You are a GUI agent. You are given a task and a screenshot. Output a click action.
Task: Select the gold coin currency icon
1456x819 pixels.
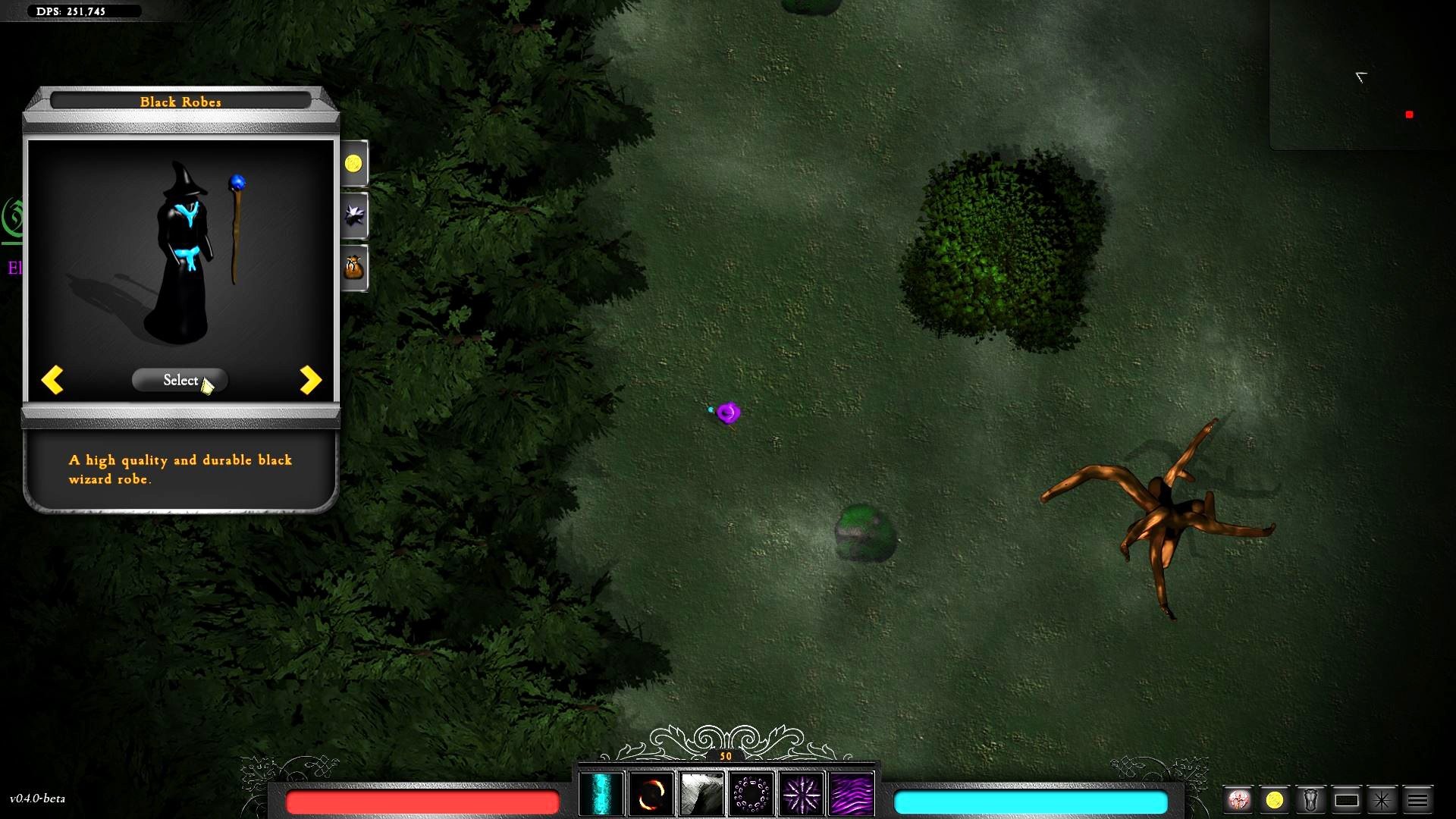pos(354,164)
